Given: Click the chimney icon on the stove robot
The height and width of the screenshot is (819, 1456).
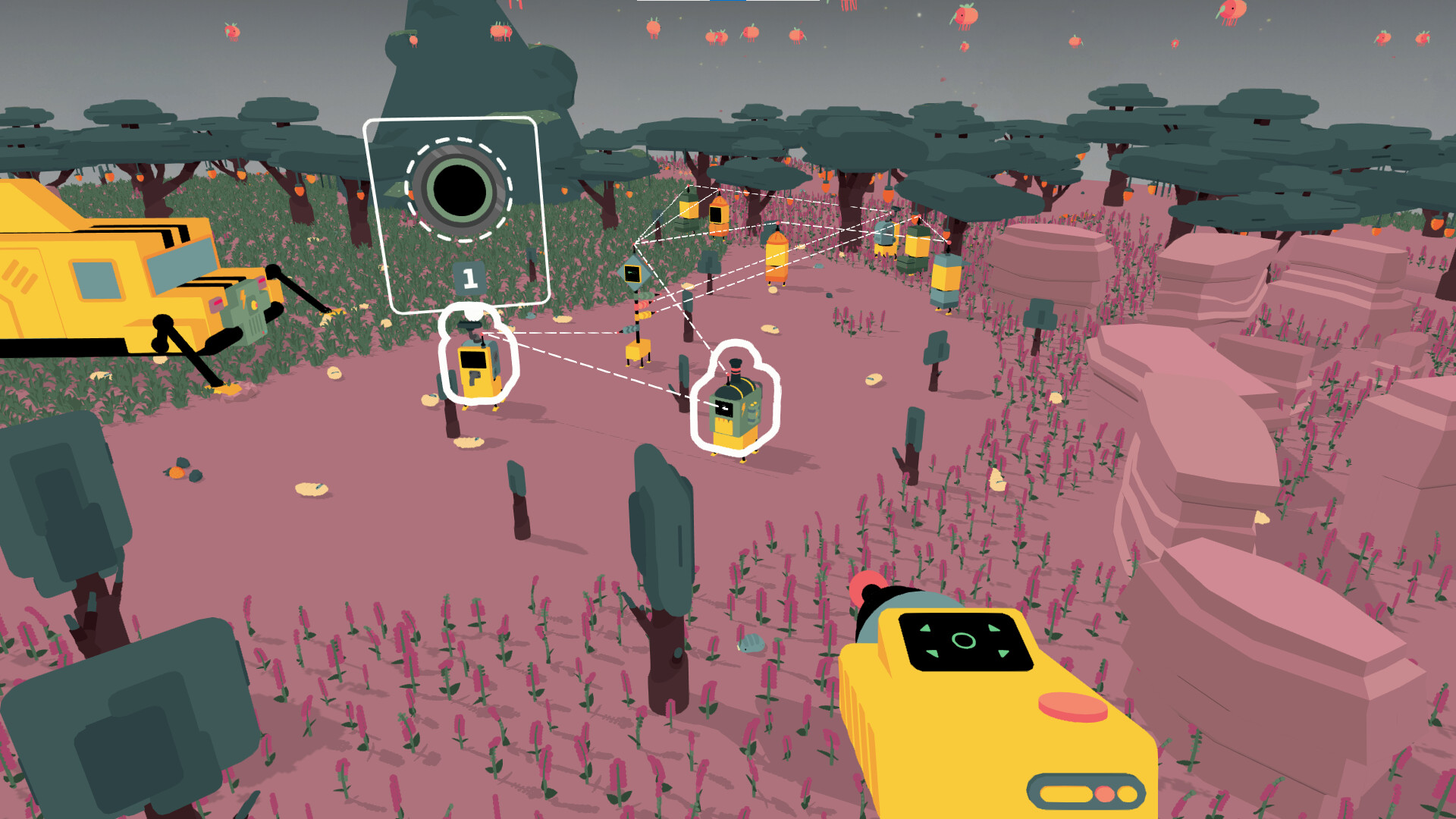Looking at the screenshot, I should 736,366.
